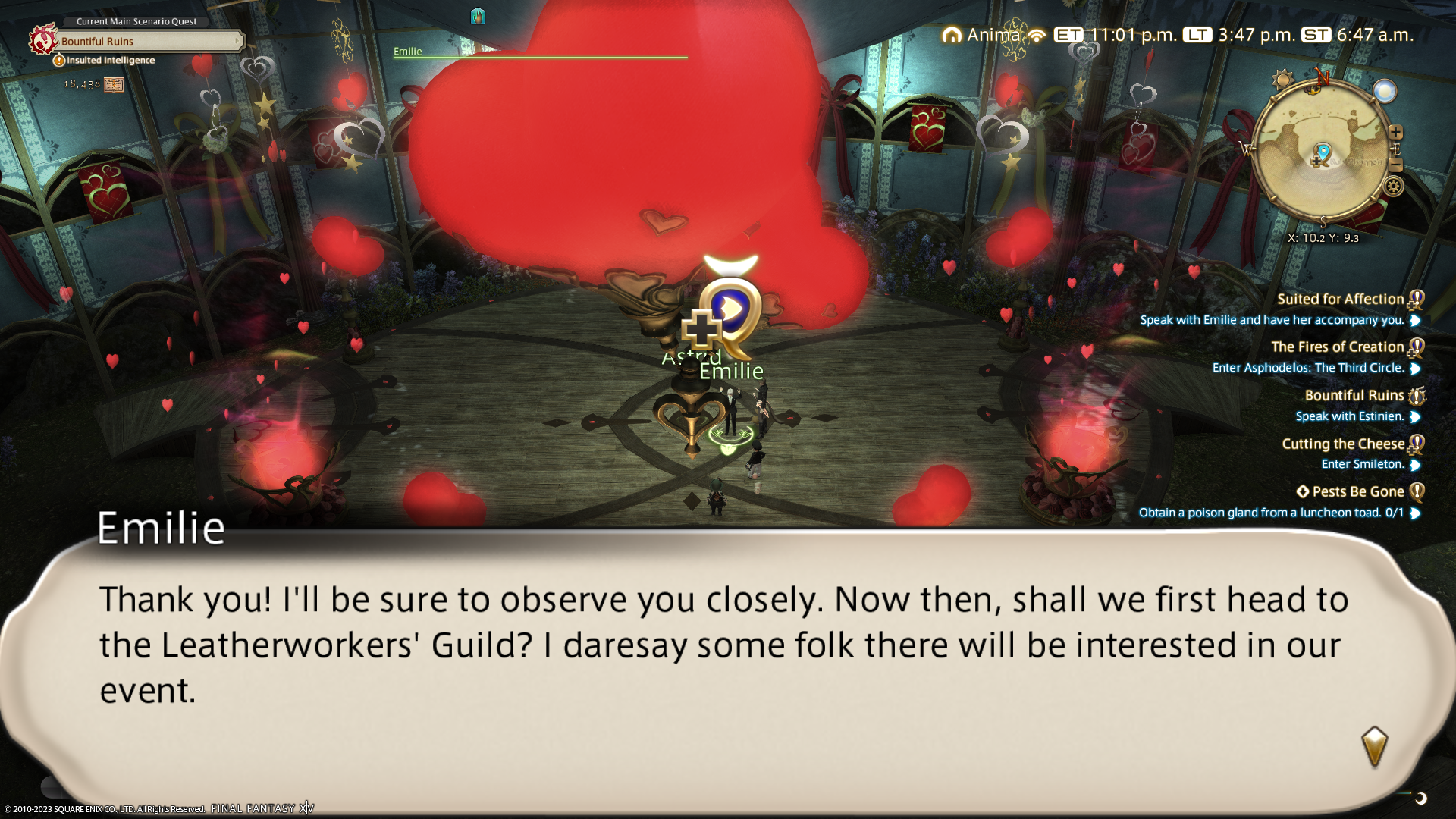
Task: Select the Pests Be Gone quest entry
Action: pyautogui.click(x=1357, y=491)
